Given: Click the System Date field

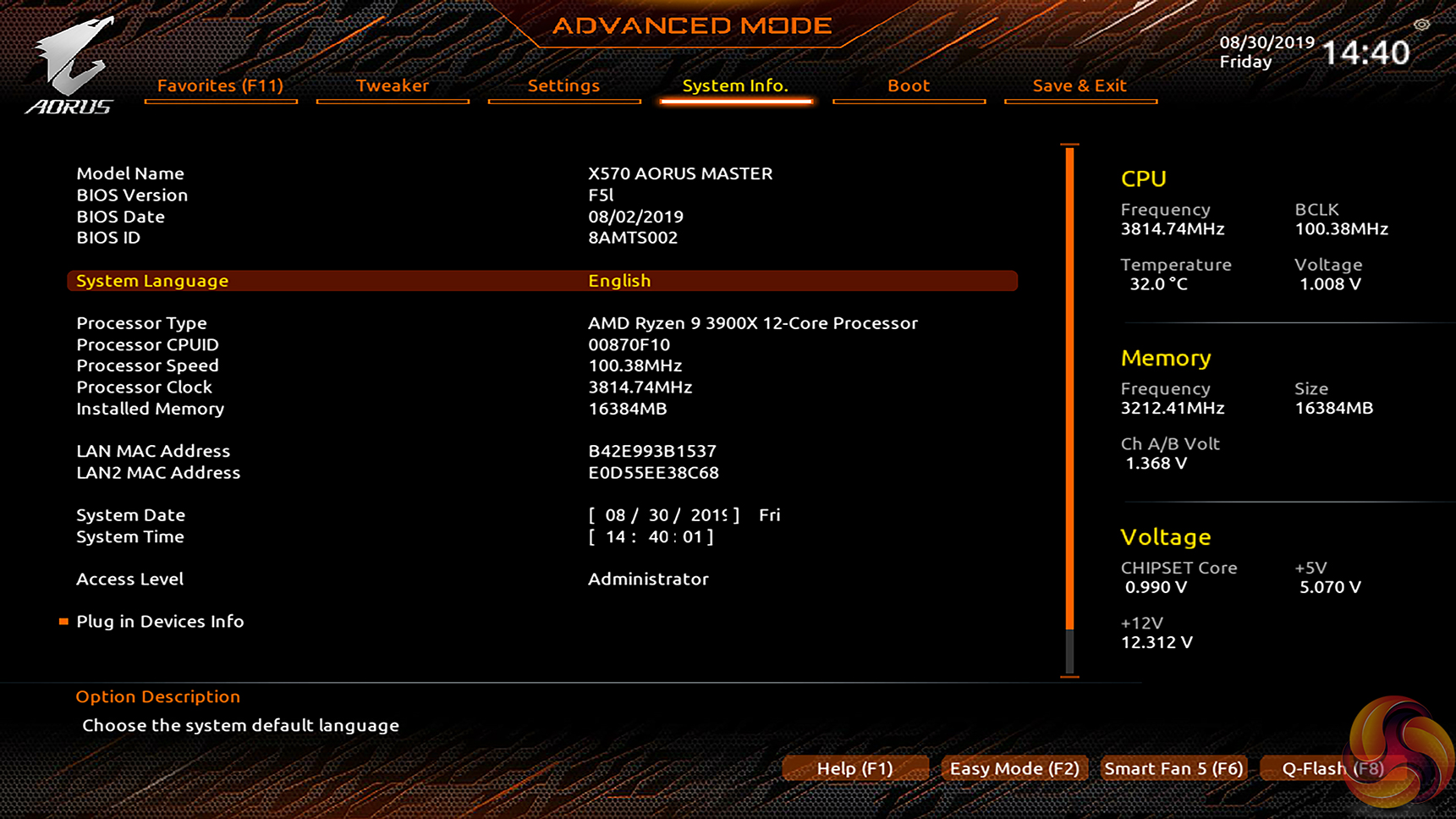Looking at the screenshot, I should (663, 515).
